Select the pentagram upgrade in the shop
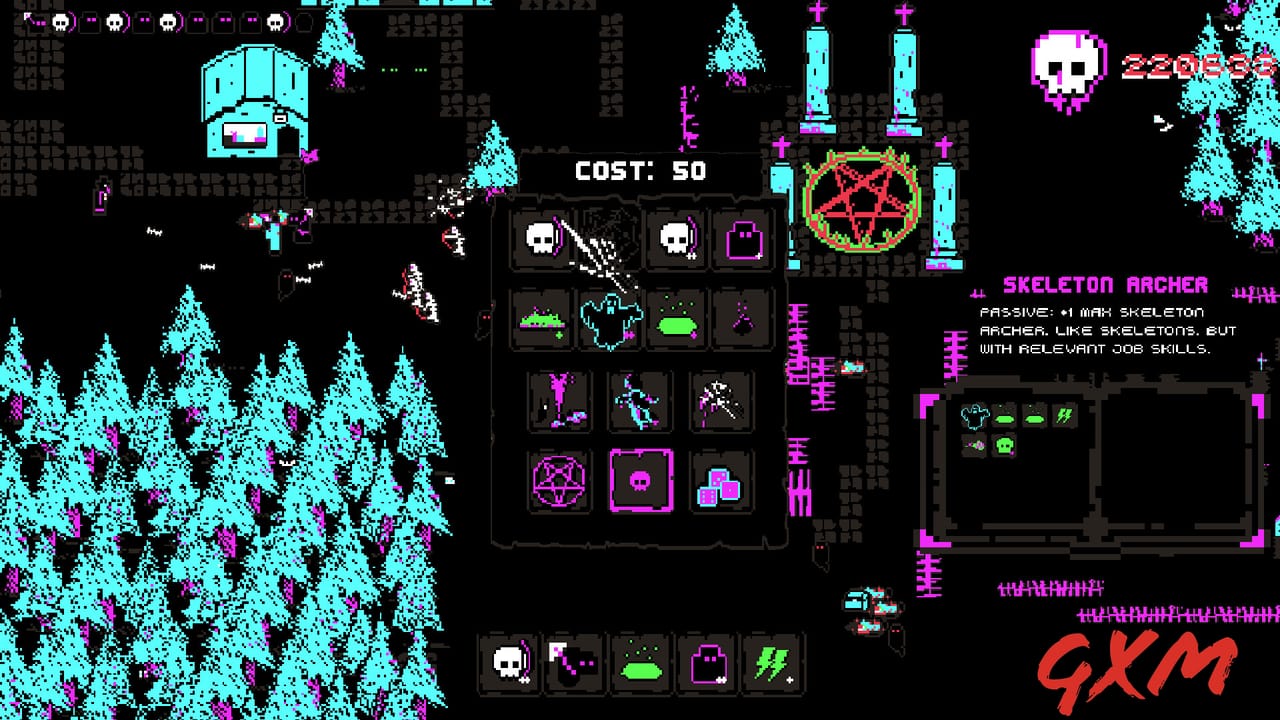The width and height of the screenshot is (1280, 720). point(556,481)
